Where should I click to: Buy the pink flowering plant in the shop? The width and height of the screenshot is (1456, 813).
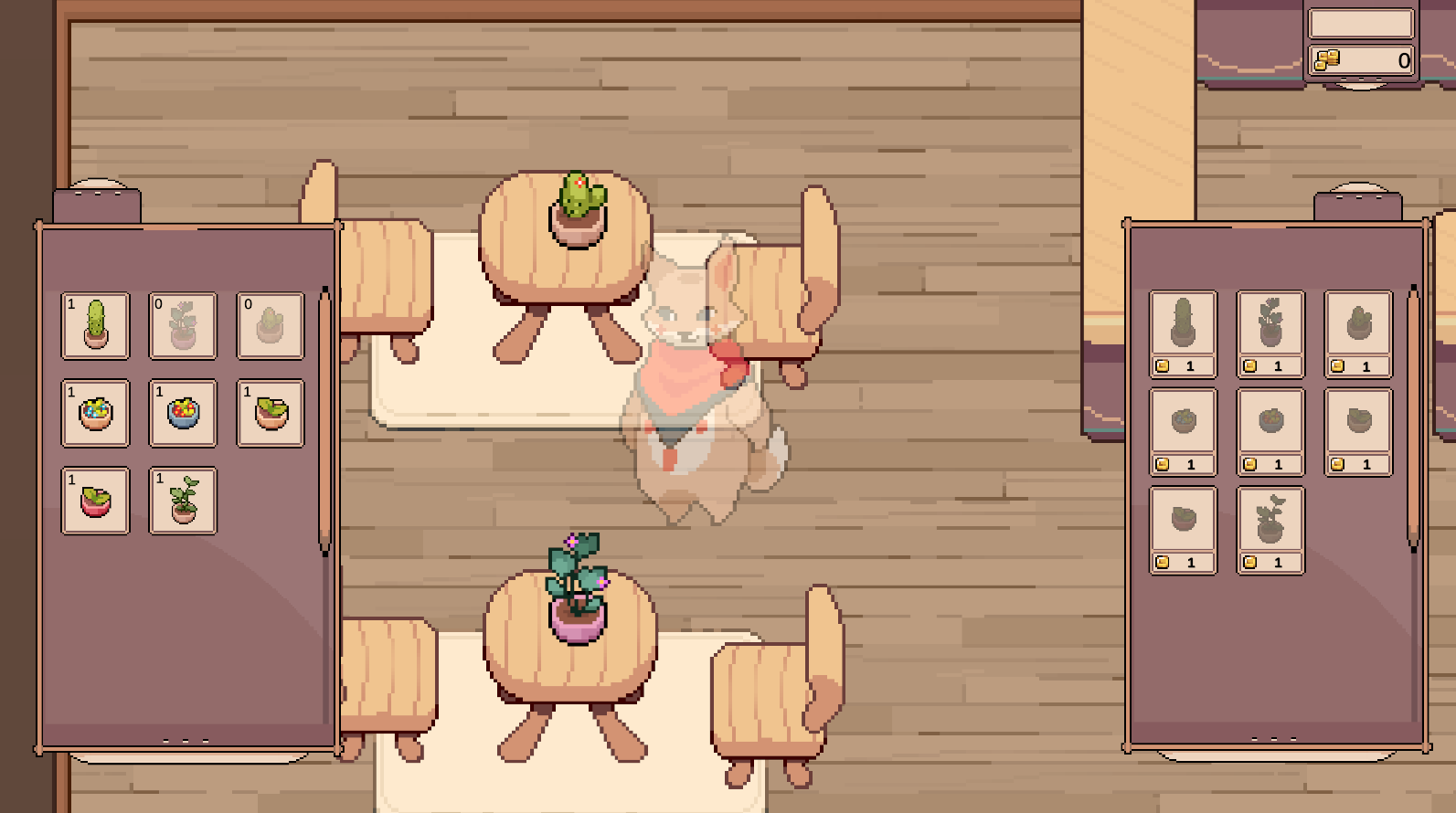click(1269, 324)
